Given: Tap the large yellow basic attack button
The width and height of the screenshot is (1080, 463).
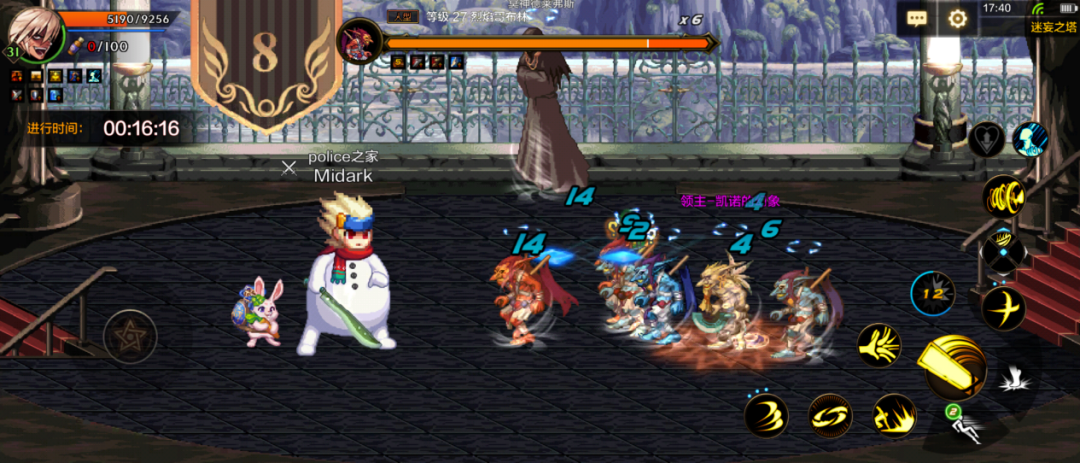Looking at the screenshot, I should [x=951, y=368].
